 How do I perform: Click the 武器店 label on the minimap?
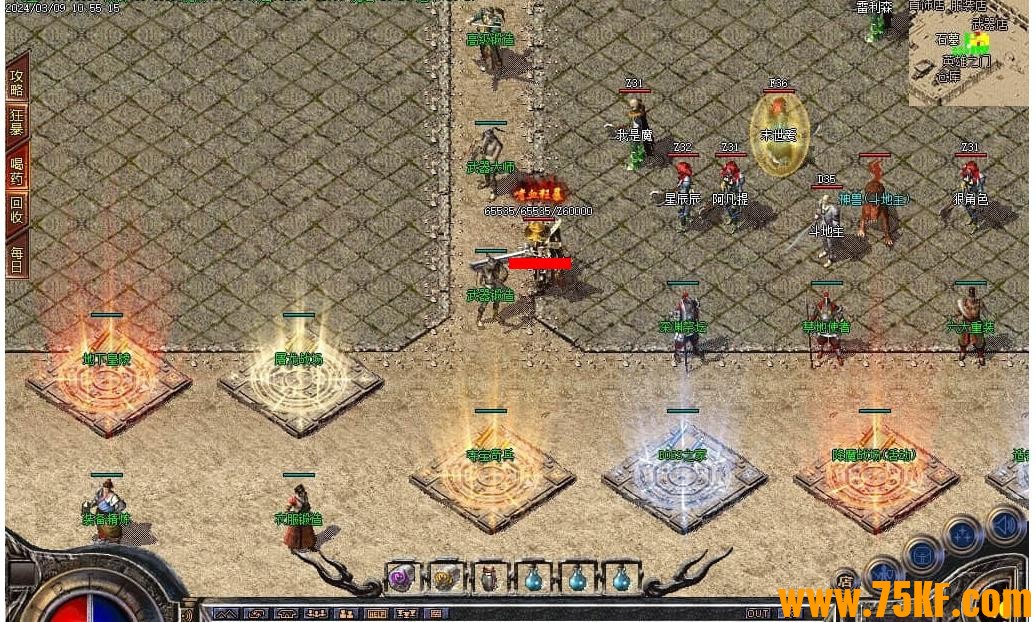(989, 24)
